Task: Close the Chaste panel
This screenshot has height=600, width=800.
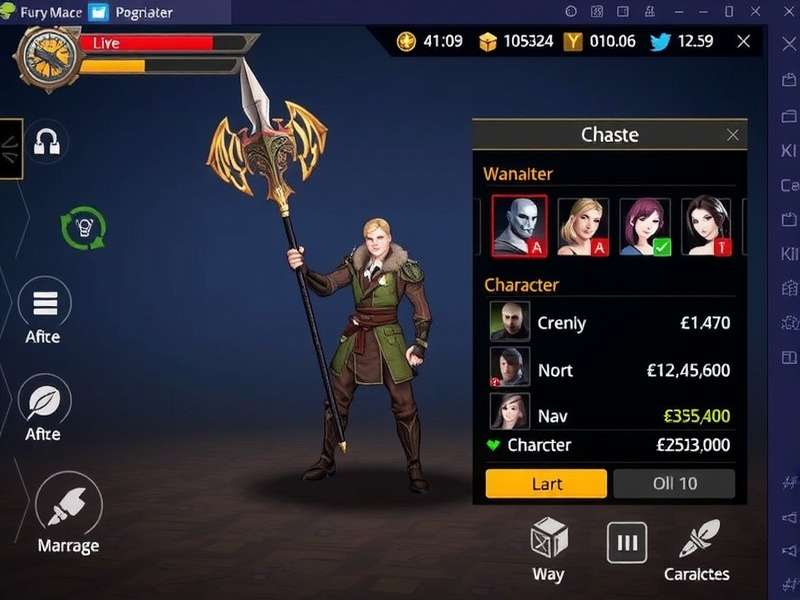Action: 733,135
